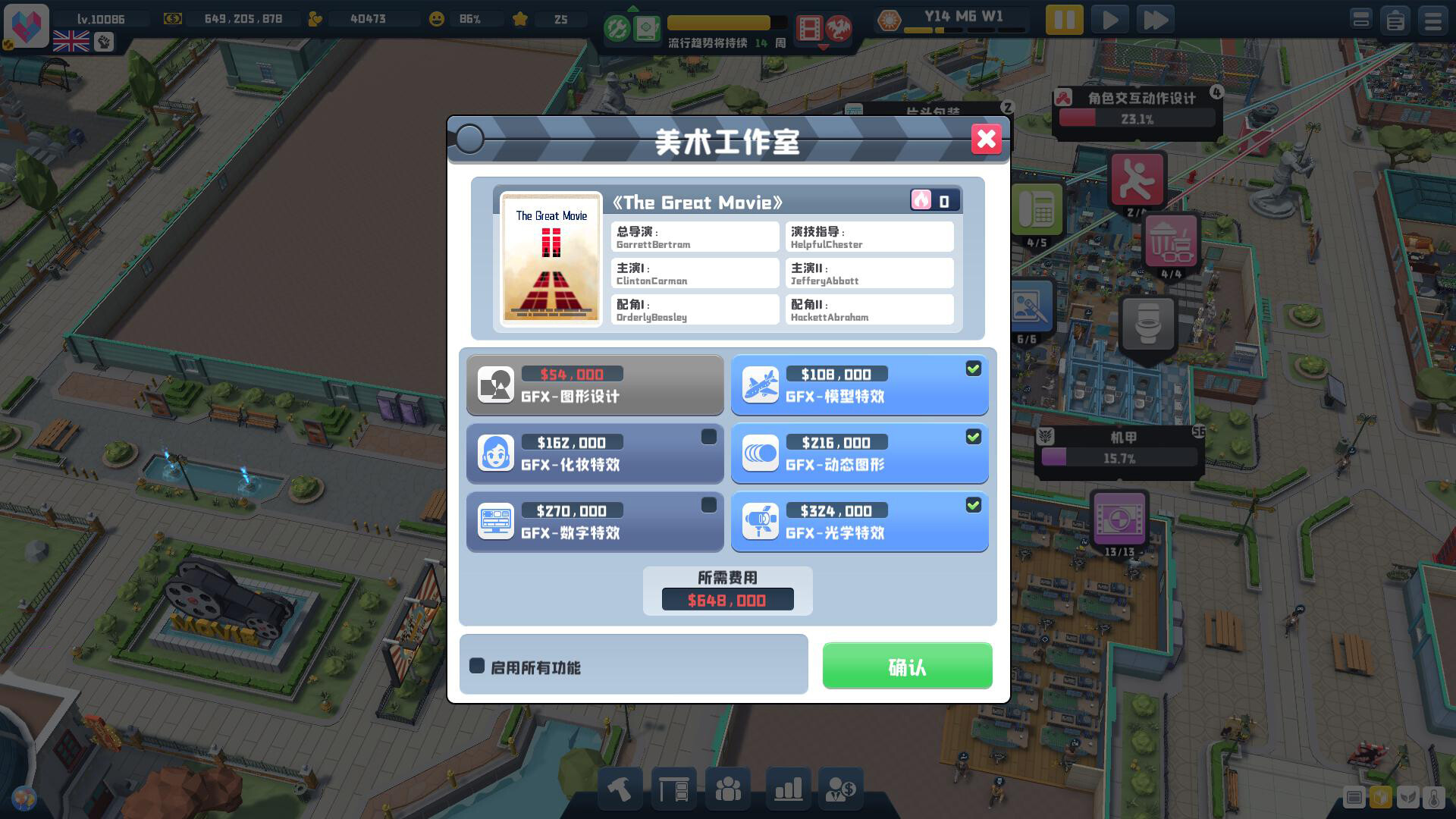Select the GFX-图形设计 graphic design option

[595, 385]
